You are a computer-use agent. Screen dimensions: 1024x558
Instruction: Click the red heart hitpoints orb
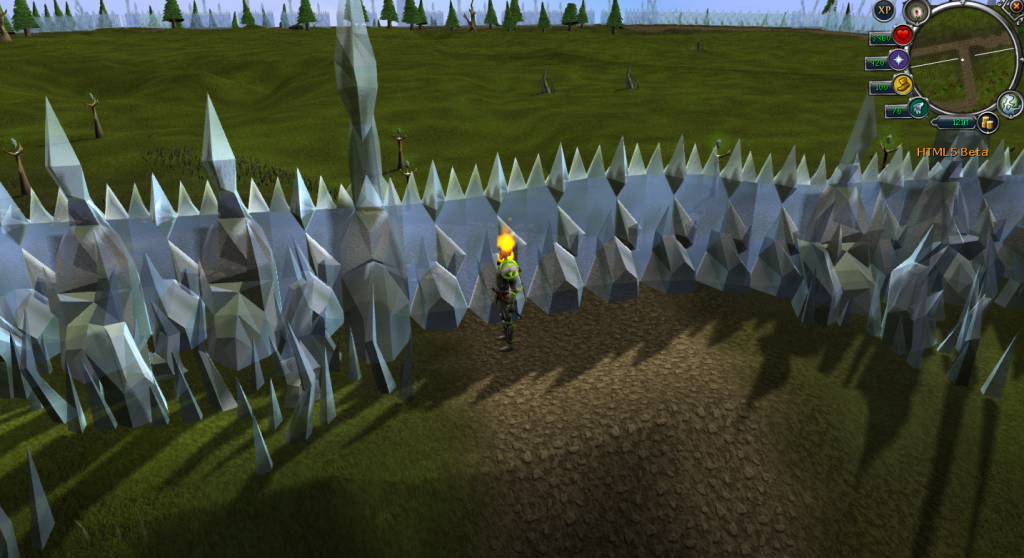(x=902, y=36)
